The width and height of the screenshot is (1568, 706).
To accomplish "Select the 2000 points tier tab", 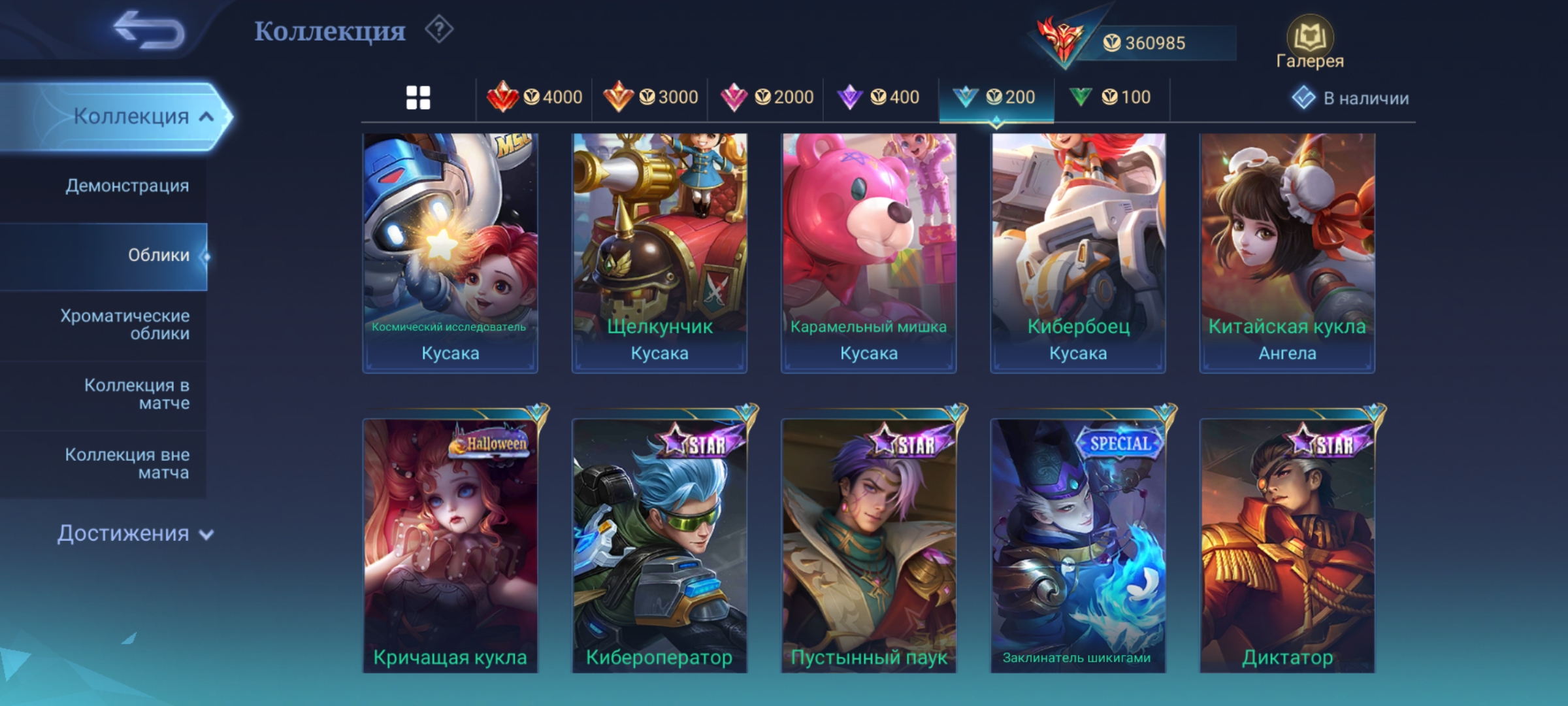I will 766,97.
